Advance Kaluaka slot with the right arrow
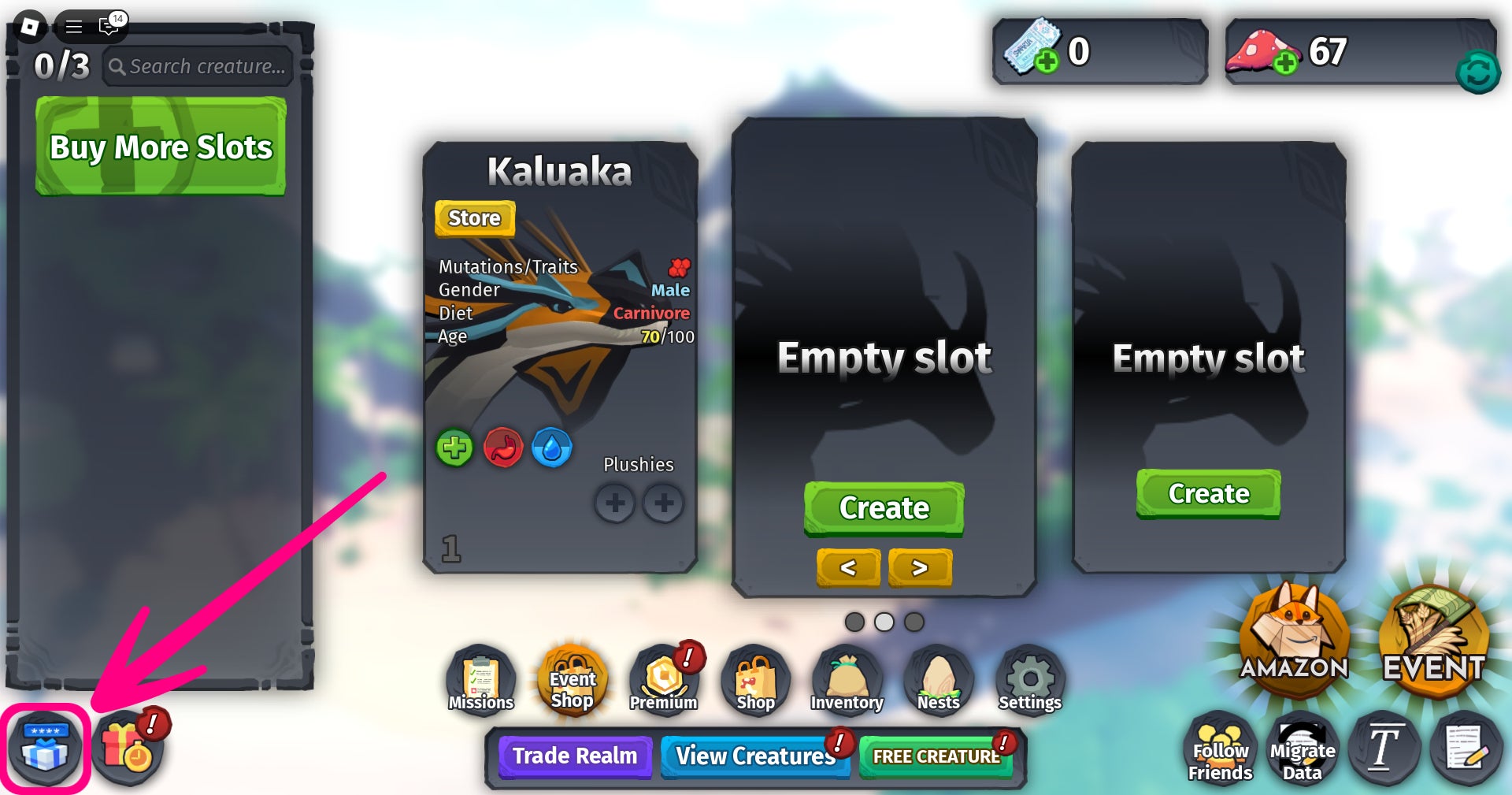 [920, 567]
